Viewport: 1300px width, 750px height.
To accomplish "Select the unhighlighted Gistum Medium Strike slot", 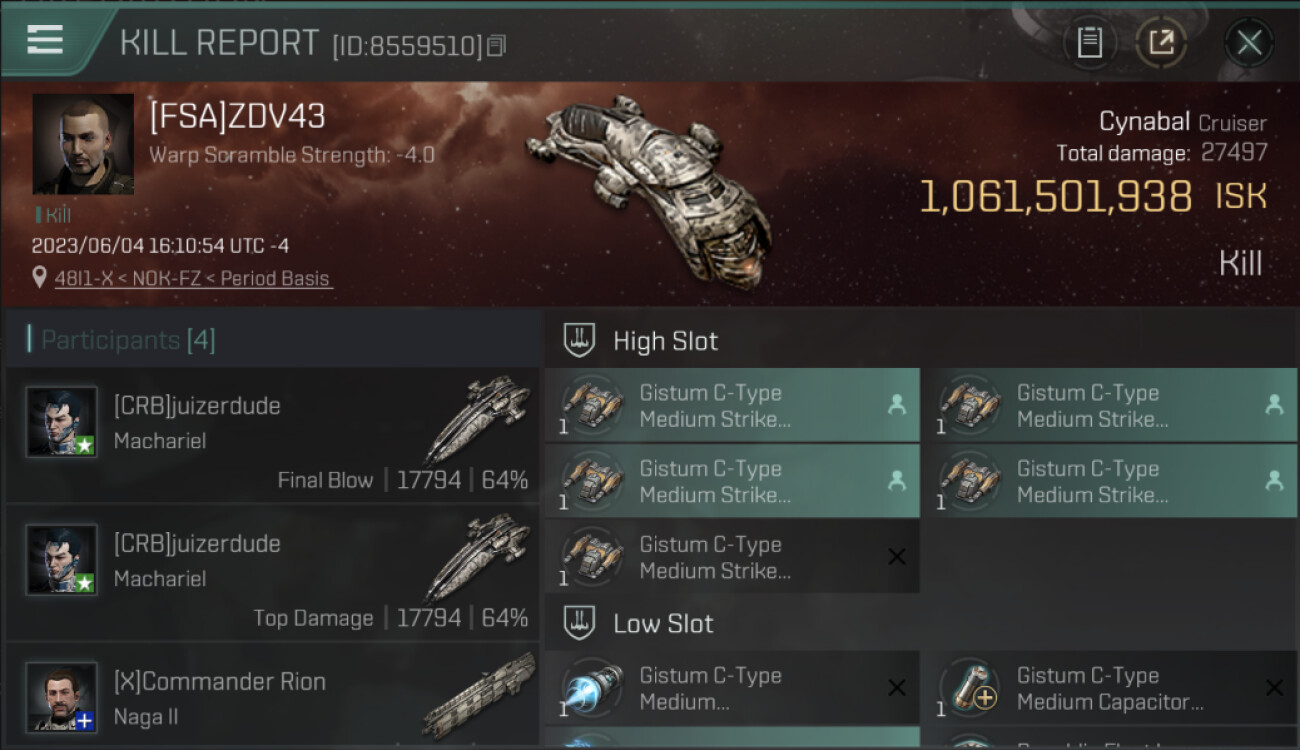I will point(731,557).
